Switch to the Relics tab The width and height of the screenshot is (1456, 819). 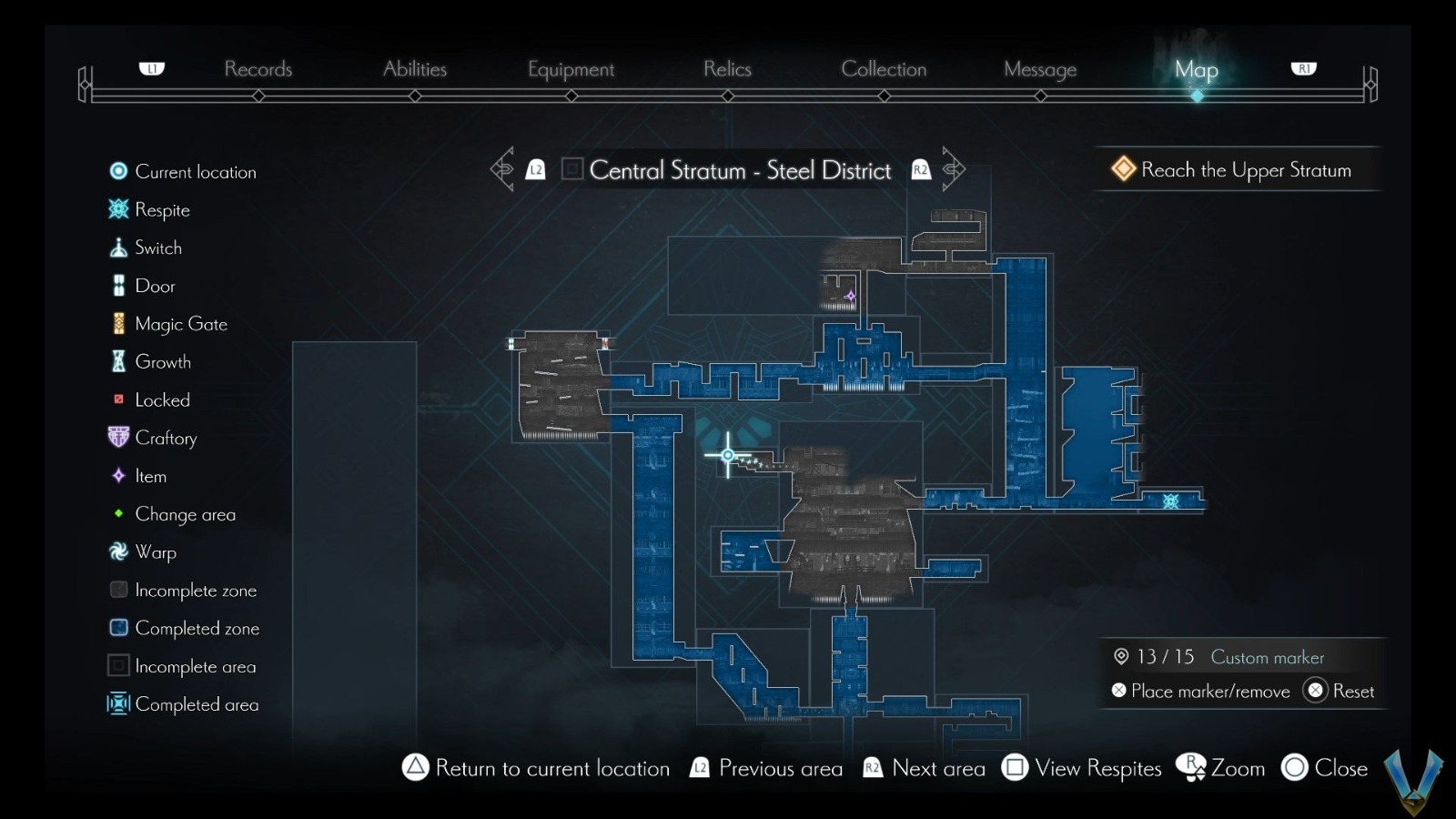point(727,69)
